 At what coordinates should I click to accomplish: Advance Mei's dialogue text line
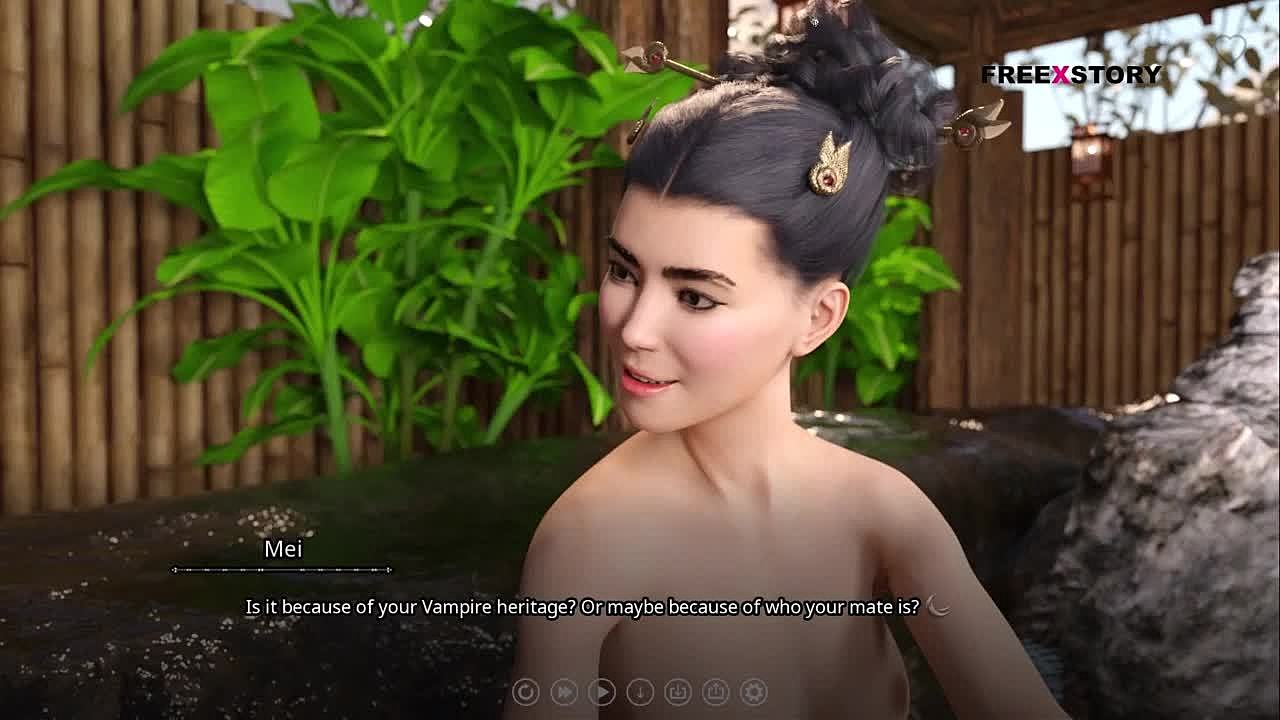(x=582, y=607)
